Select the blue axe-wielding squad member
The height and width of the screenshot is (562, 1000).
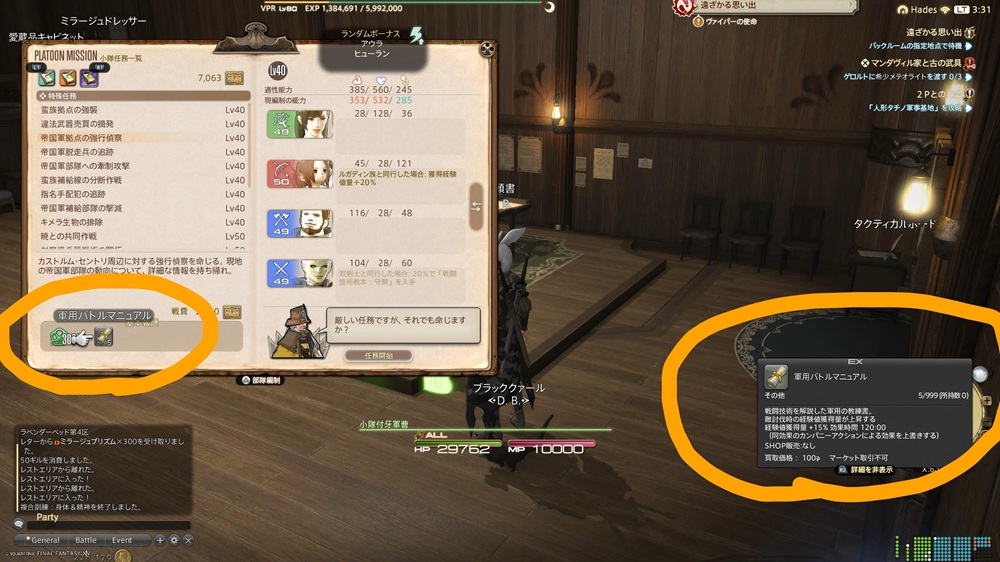pyautogui.click(x=300, y=222)
